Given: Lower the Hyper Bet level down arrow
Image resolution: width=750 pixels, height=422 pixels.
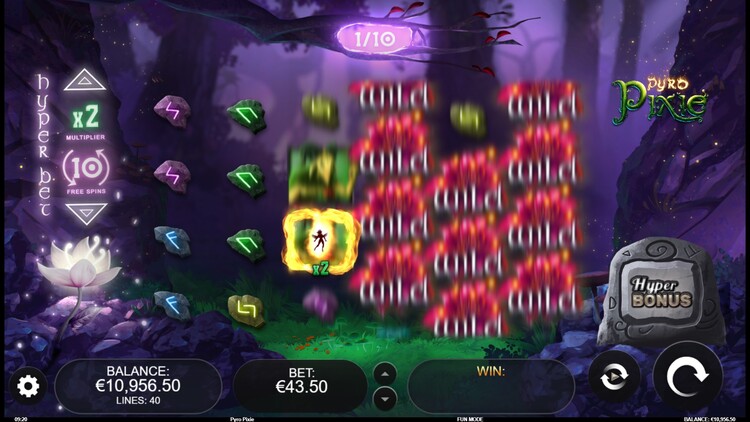Looking at the screenshot, I should pos(85,213).
